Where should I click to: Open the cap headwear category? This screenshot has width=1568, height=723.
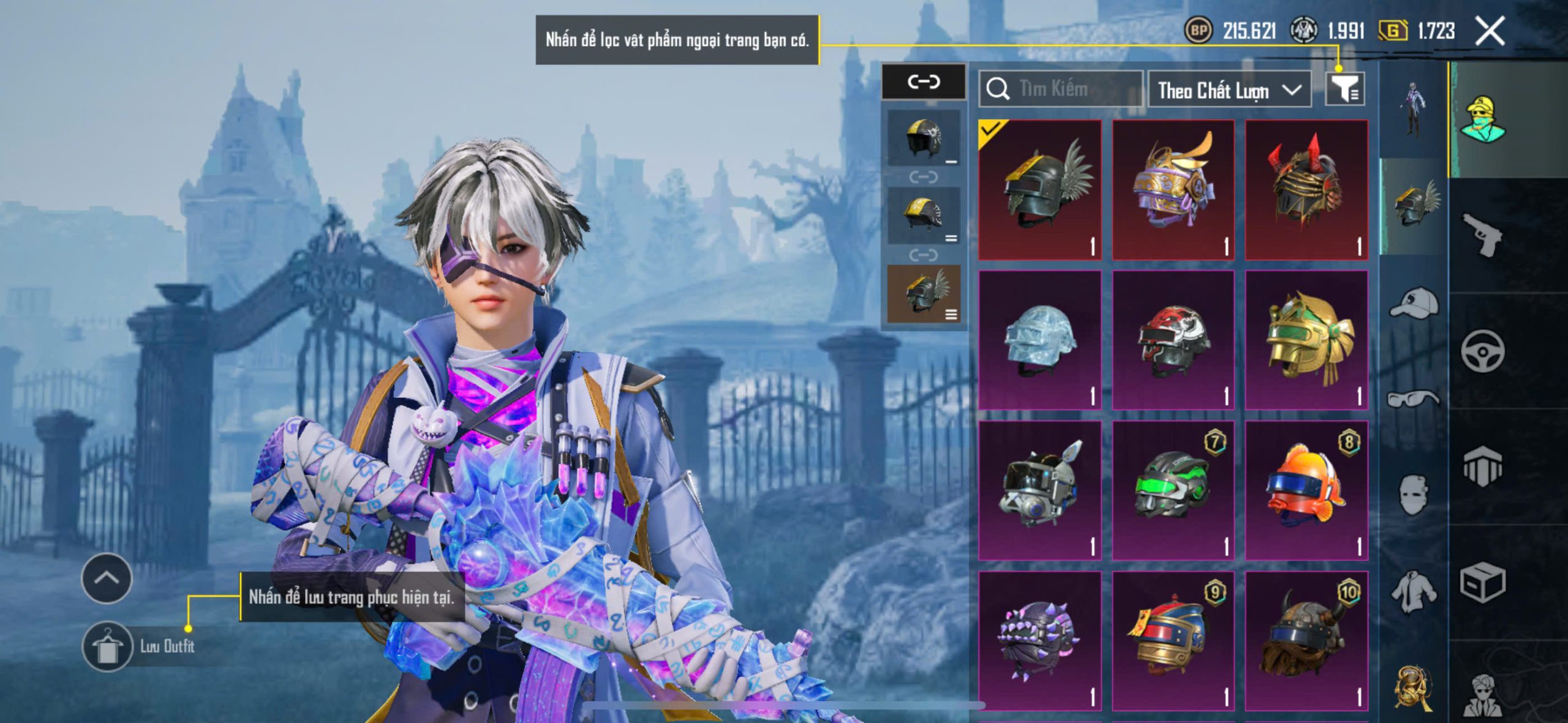click(x=1414, y=304)
